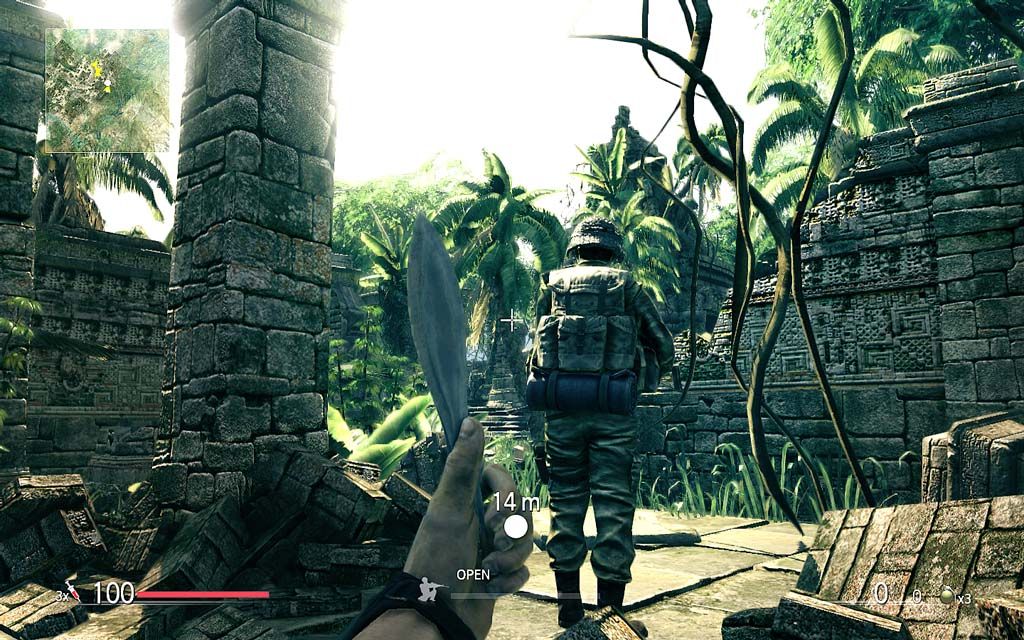The height and width of the screenshot is (640, 1024).
Task: Click the crouching soldier stance icon
Action: click(432, 589)
